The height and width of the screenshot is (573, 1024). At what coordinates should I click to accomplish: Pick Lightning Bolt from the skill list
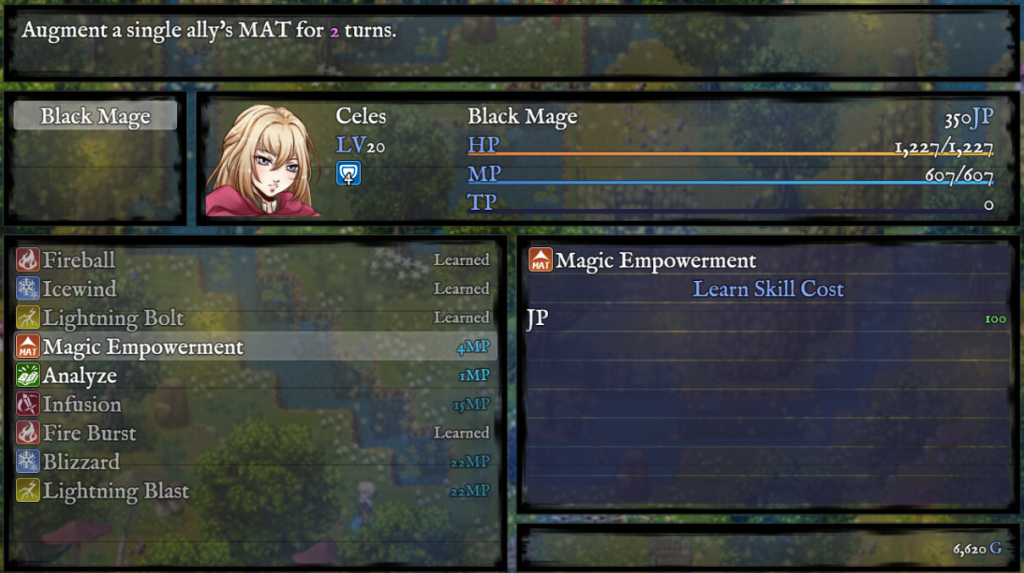[x=254, y=318]
